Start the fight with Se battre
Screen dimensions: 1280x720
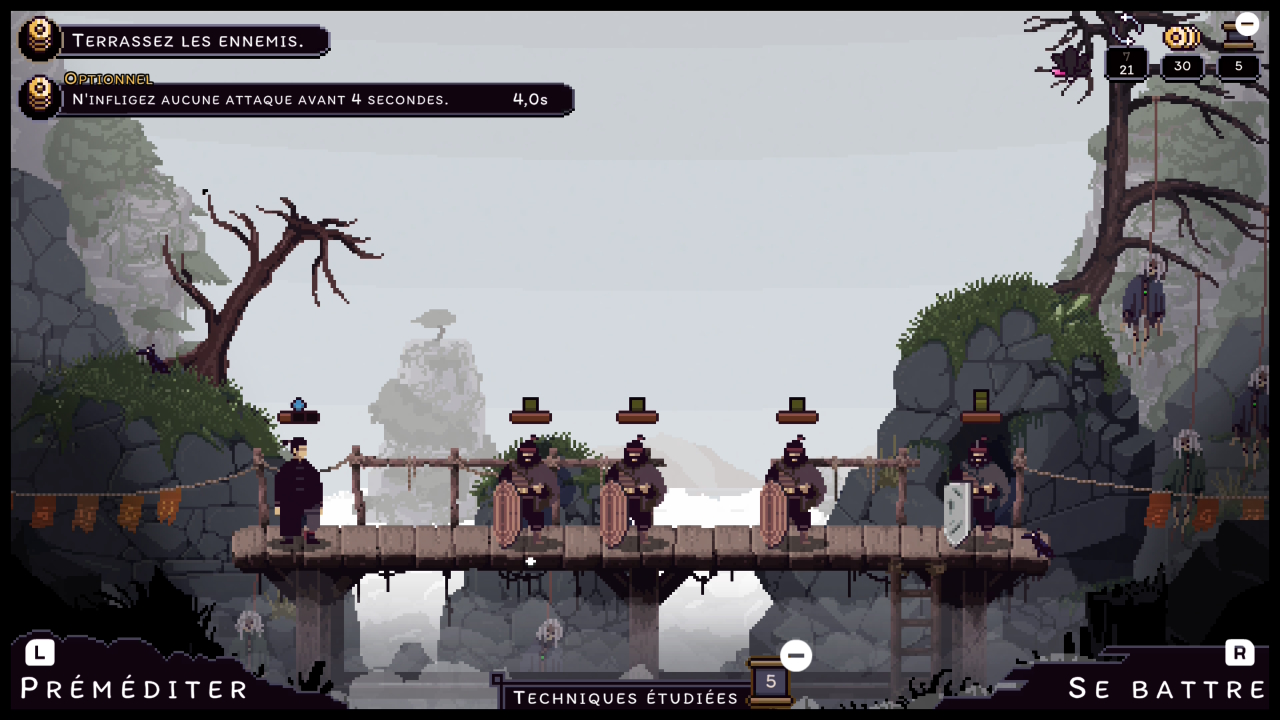point(1166,688)
